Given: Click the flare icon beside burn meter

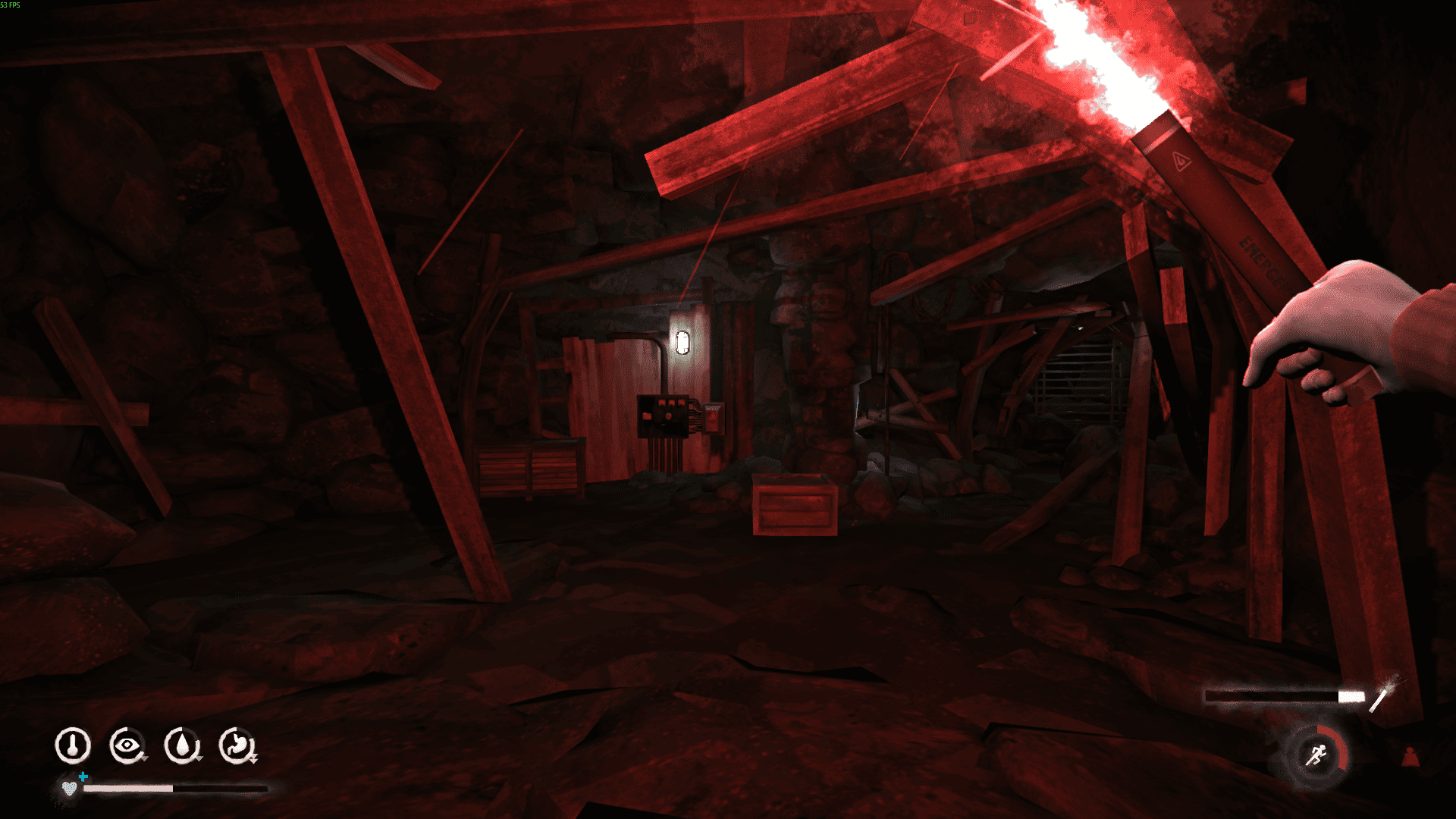Looking at the screenshot, I should pos(1383,695).
